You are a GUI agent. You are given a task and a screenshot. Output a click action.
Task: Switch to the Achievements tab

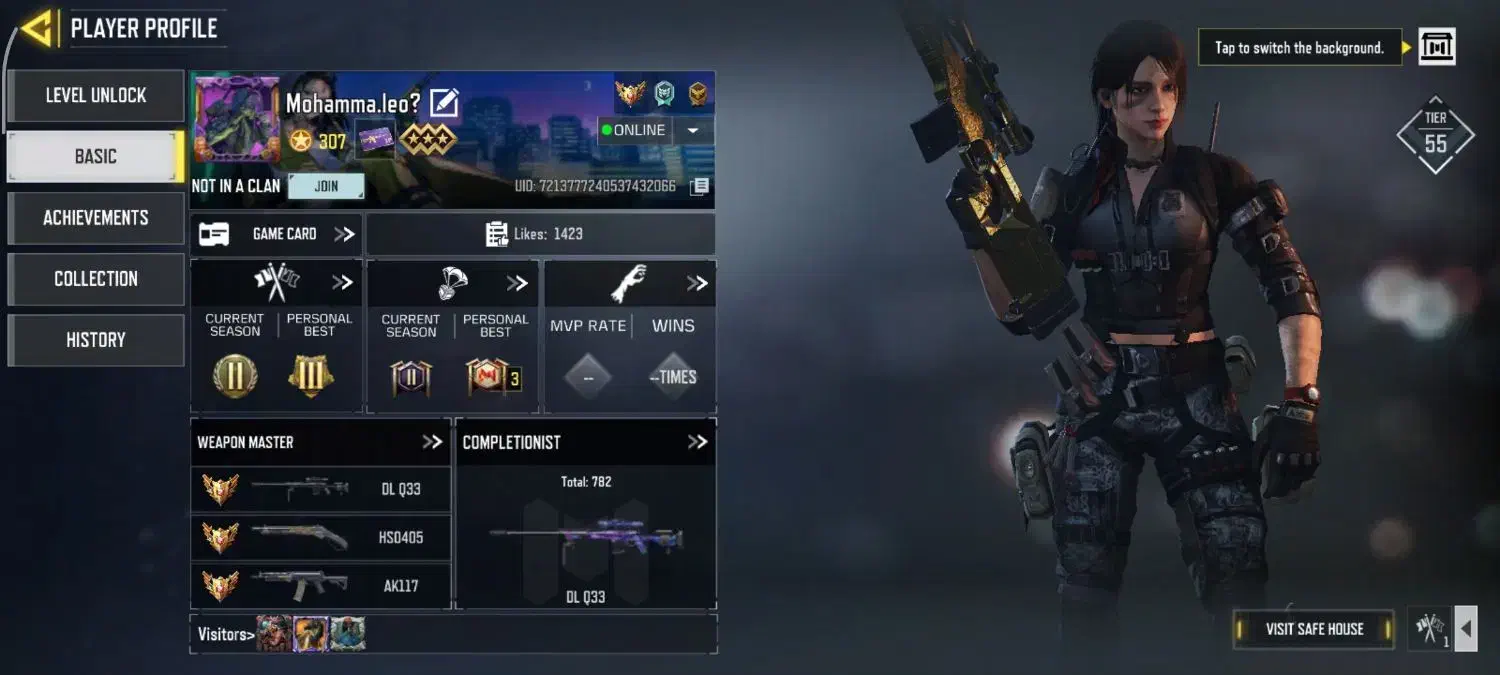tap(96, 218)
